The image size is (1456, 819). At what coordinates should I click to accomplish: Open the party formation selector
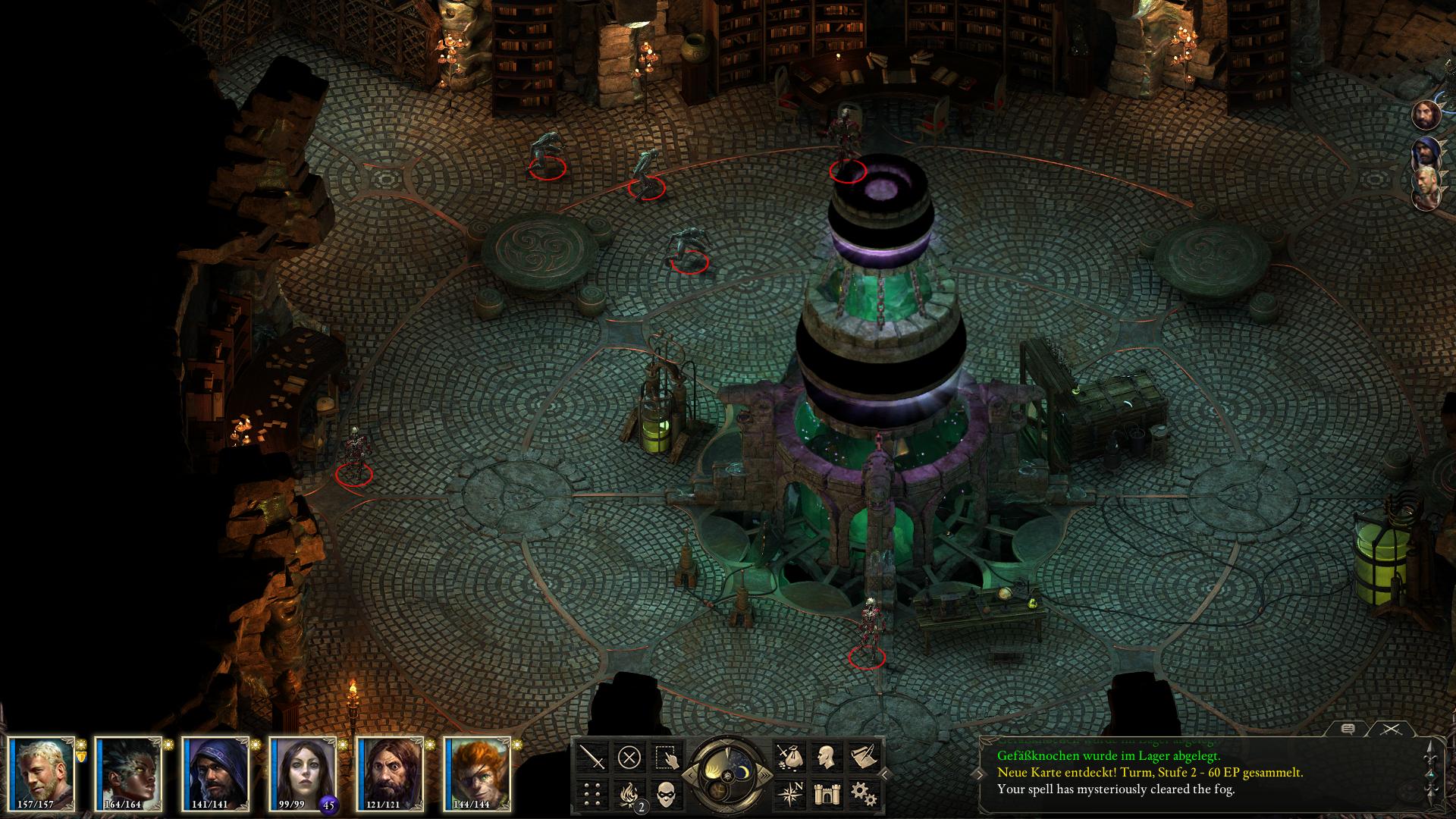592,794
